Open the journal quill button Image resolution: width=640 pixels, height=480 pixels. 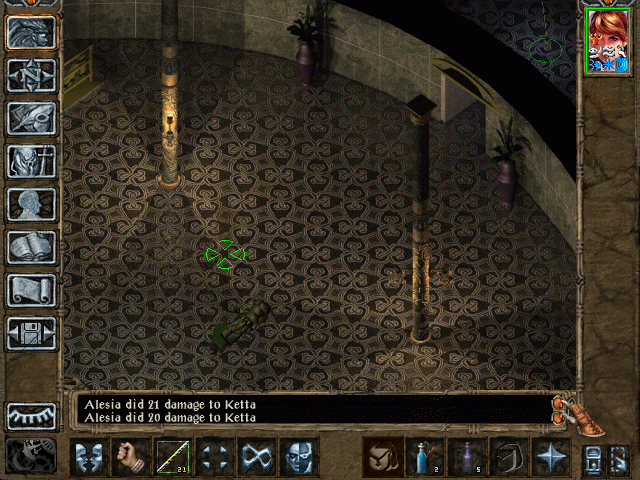[32, 119]
